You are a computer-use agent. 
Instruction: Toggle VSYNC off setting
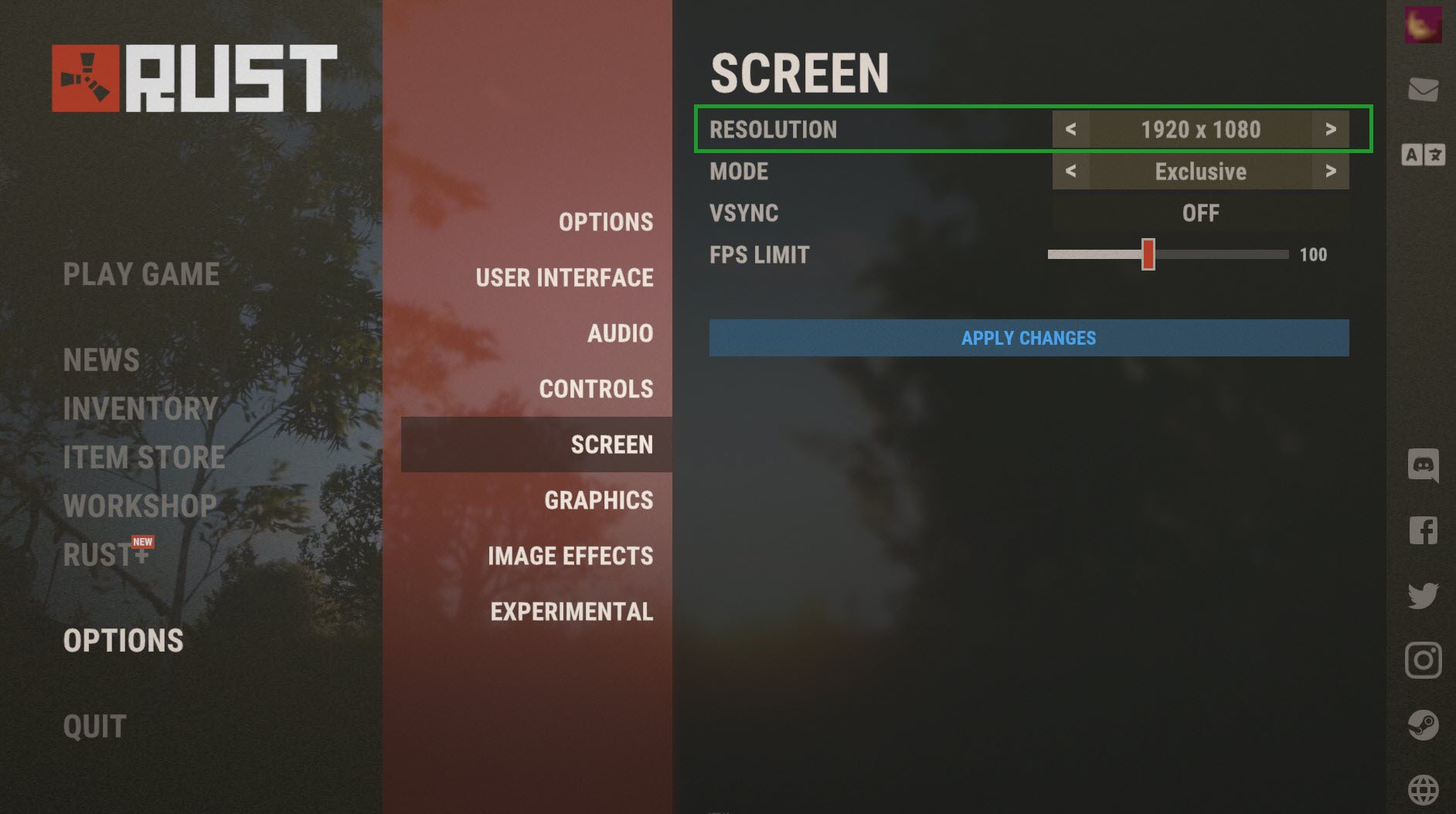[1199, 212]
